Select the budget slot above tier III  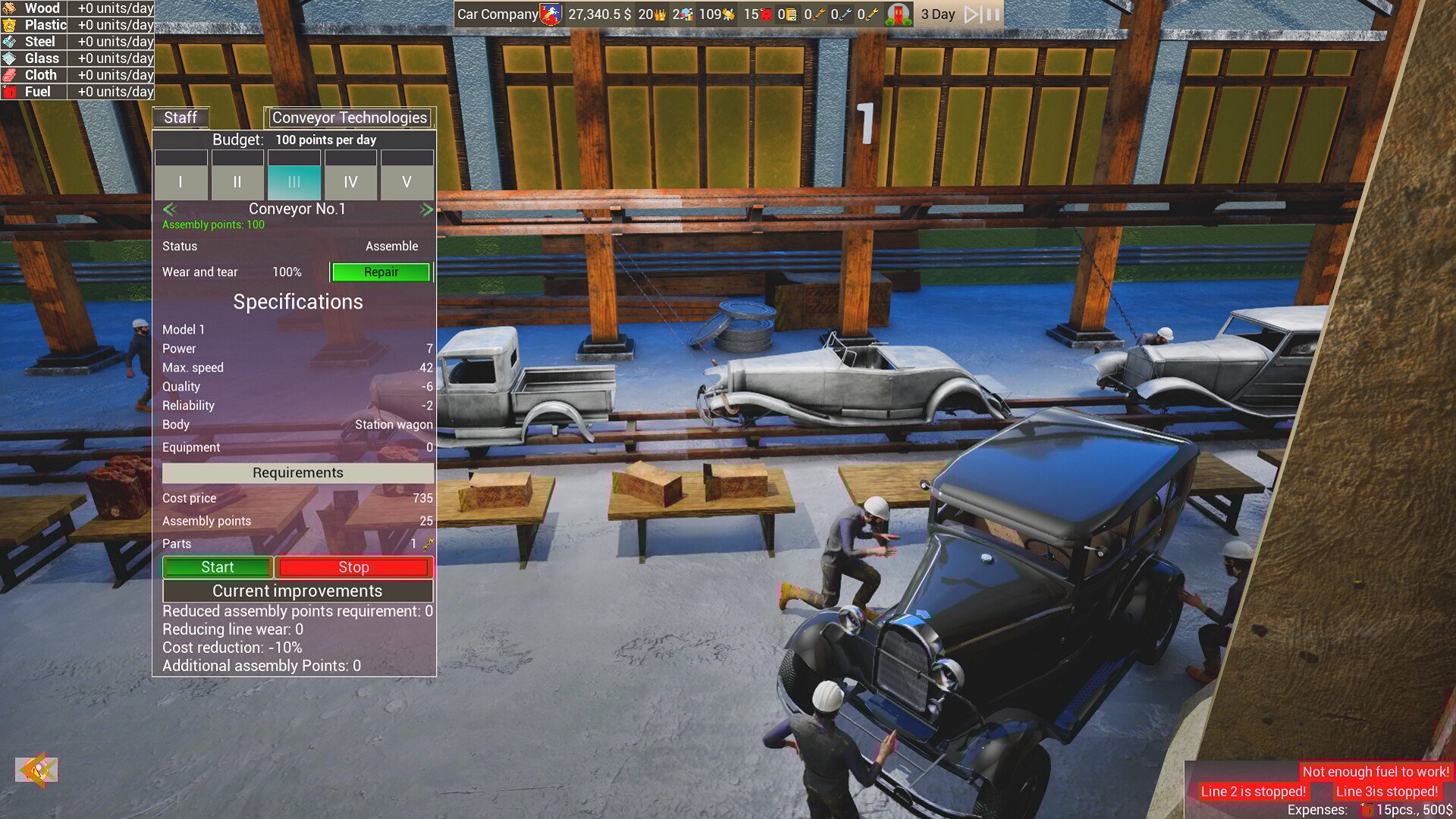click(x=294, y=157)
